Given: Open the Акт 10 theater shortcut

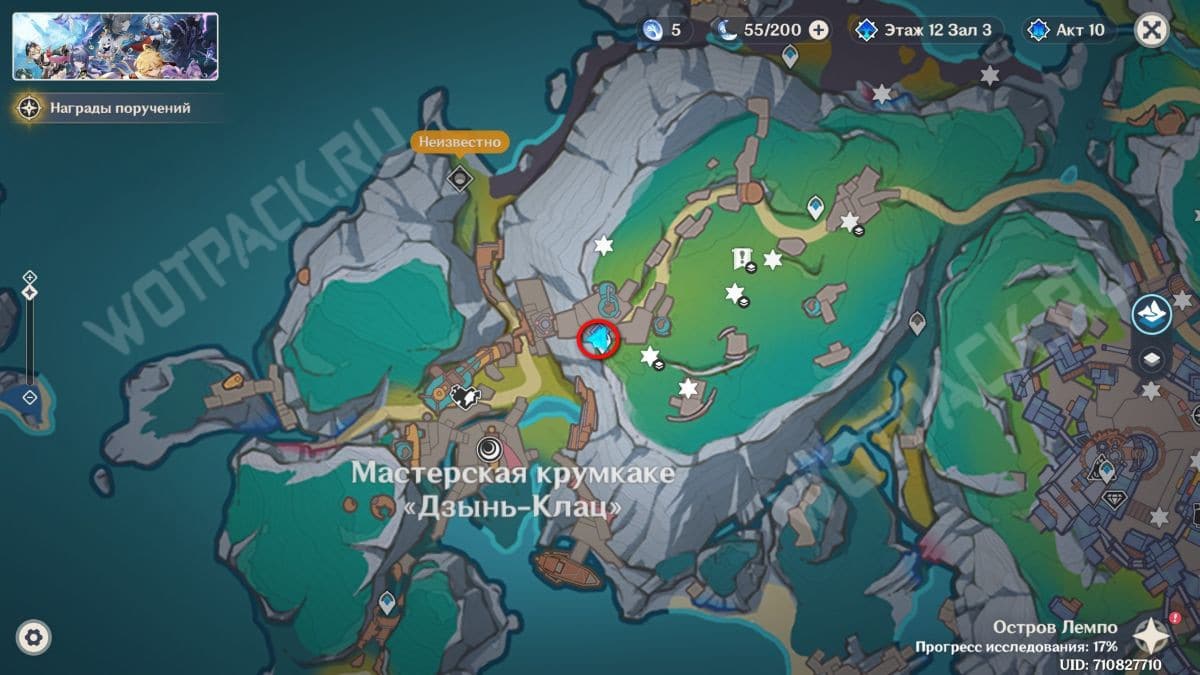Looking at the screenshot, I should [1068, 30].
